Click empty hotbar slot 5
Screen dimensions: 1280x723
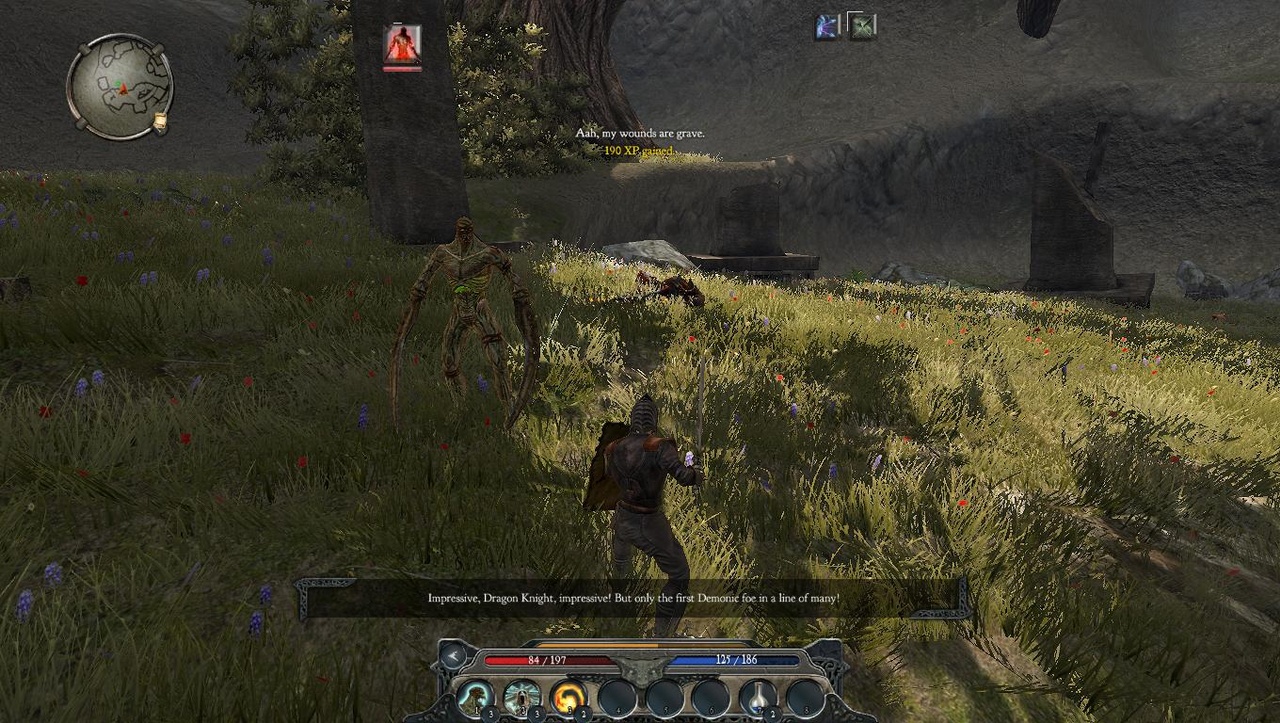(665, 698)
